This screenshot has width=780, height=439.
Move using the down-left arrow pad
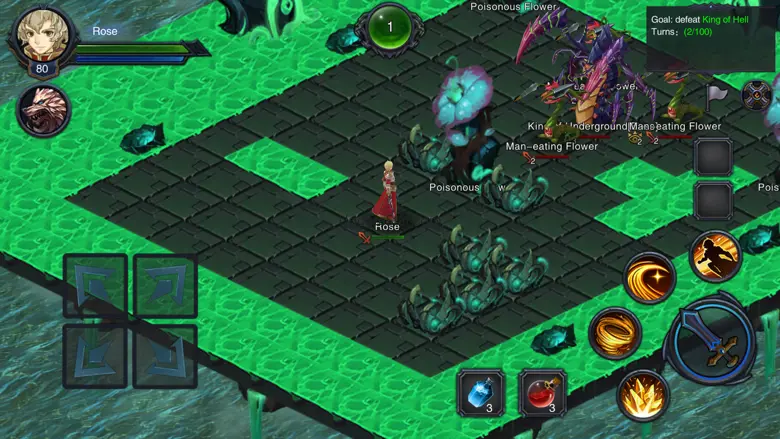(x=95, y=355)
